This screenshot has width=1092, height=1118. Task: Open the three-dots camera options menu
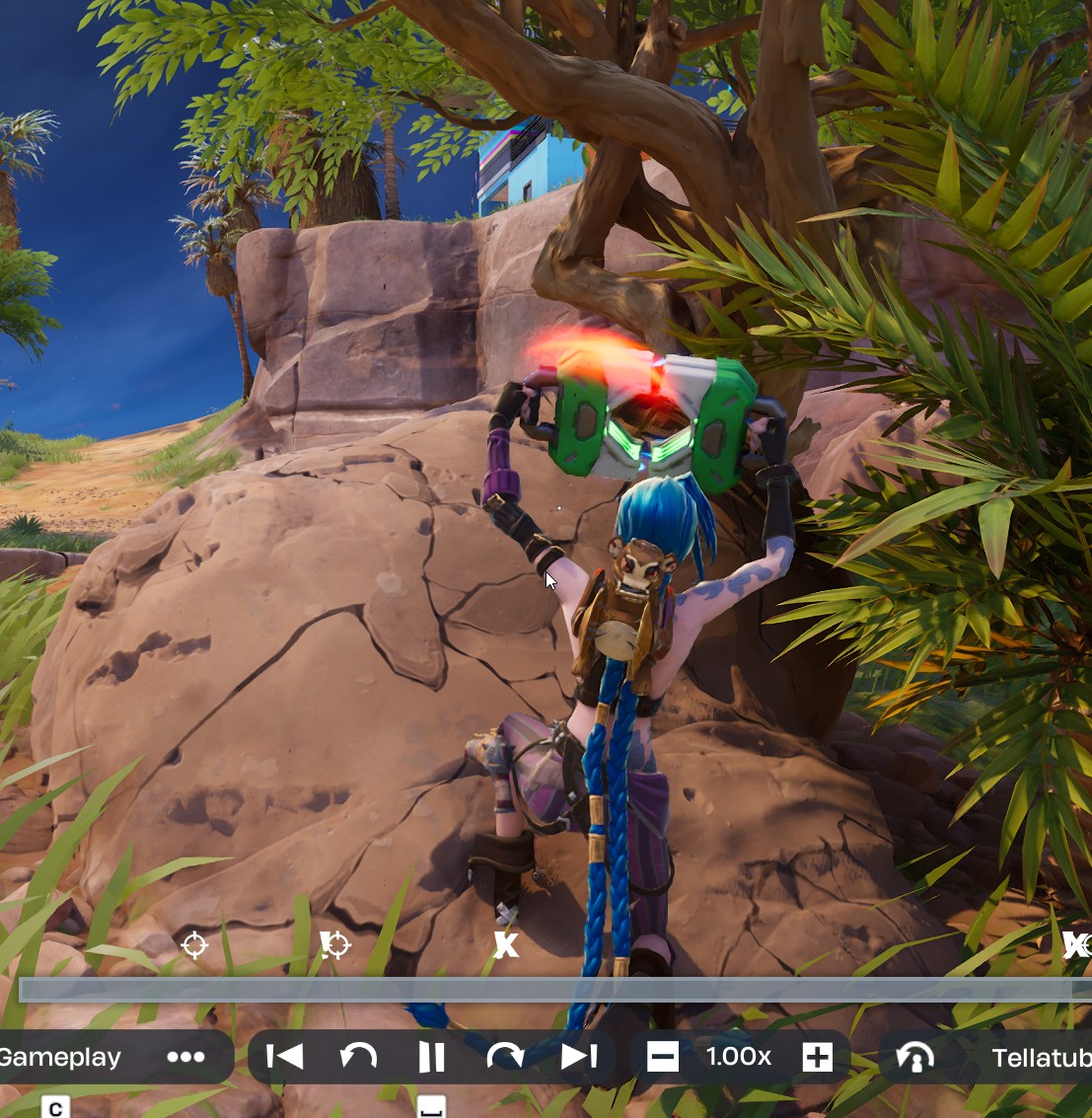185,1057
